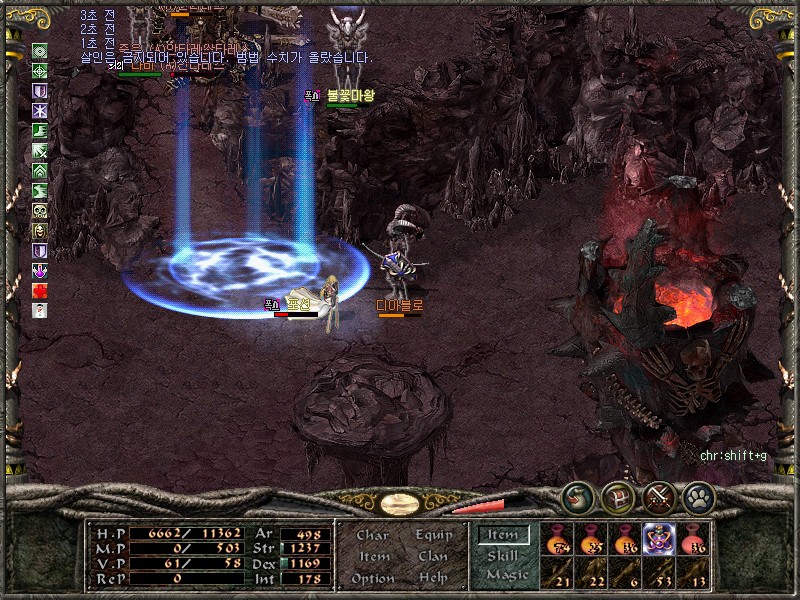Toggle the crossed swords button

[660, 496]
